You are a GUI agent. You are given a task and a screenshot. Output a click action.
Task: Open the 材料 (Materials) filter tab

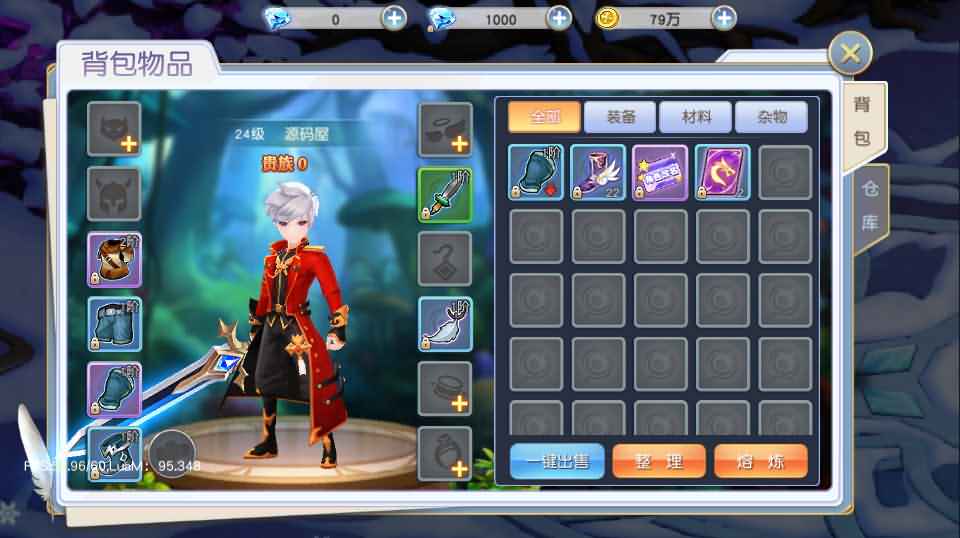point(696,117)
